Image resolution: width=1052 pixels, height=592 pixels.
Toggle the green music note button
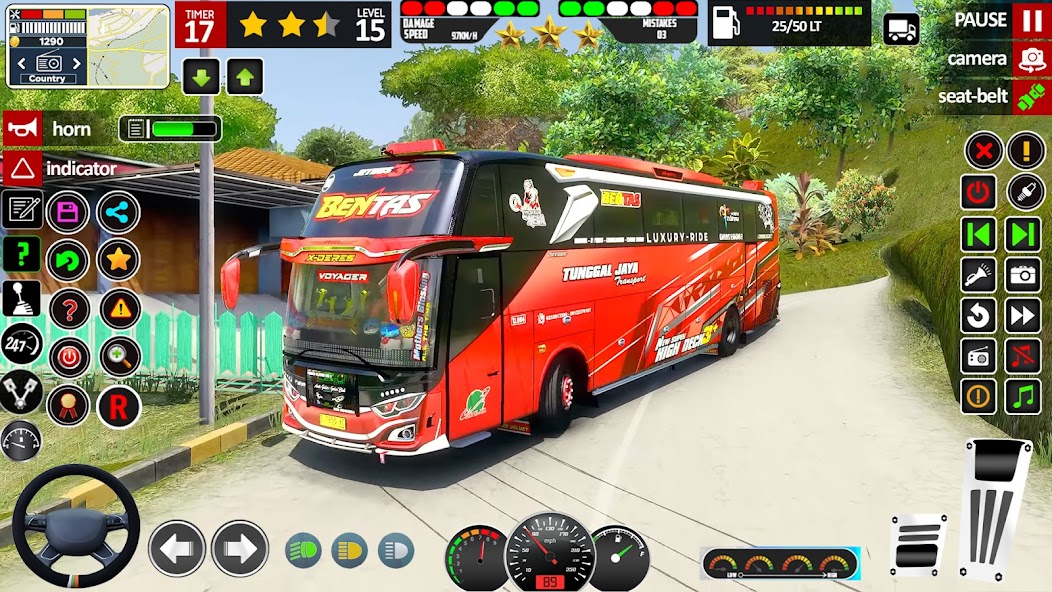(x=1023, y=396)
